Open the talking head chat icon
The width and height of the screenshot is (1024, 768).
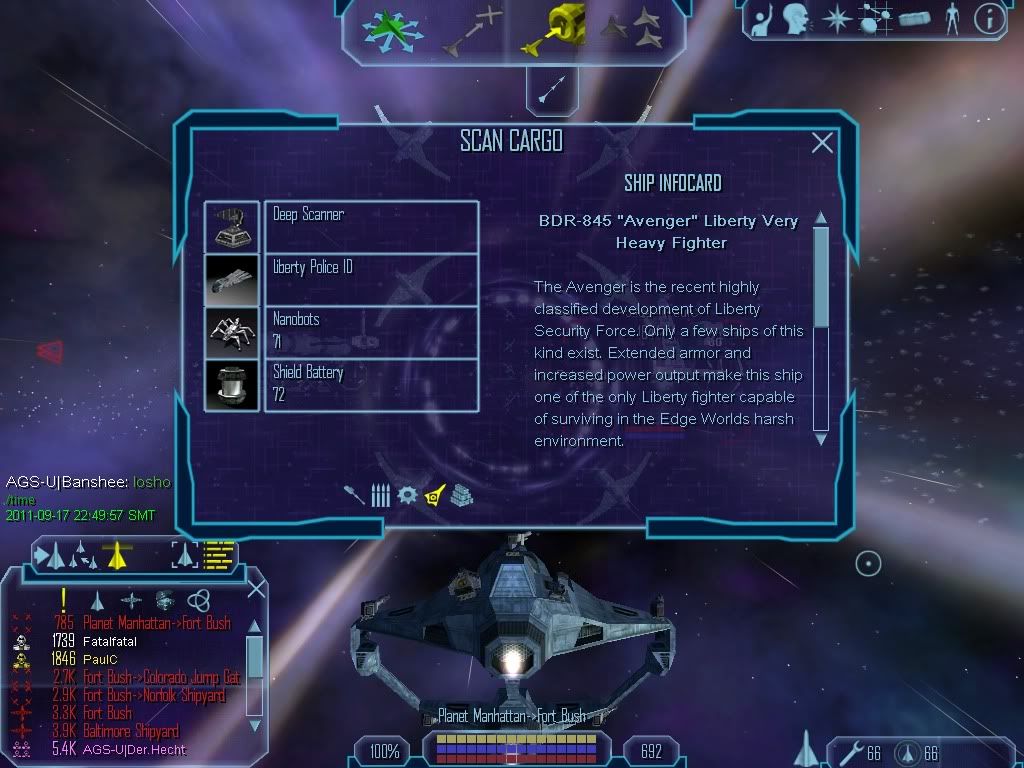pyautogui.click(x=797, y=18)
